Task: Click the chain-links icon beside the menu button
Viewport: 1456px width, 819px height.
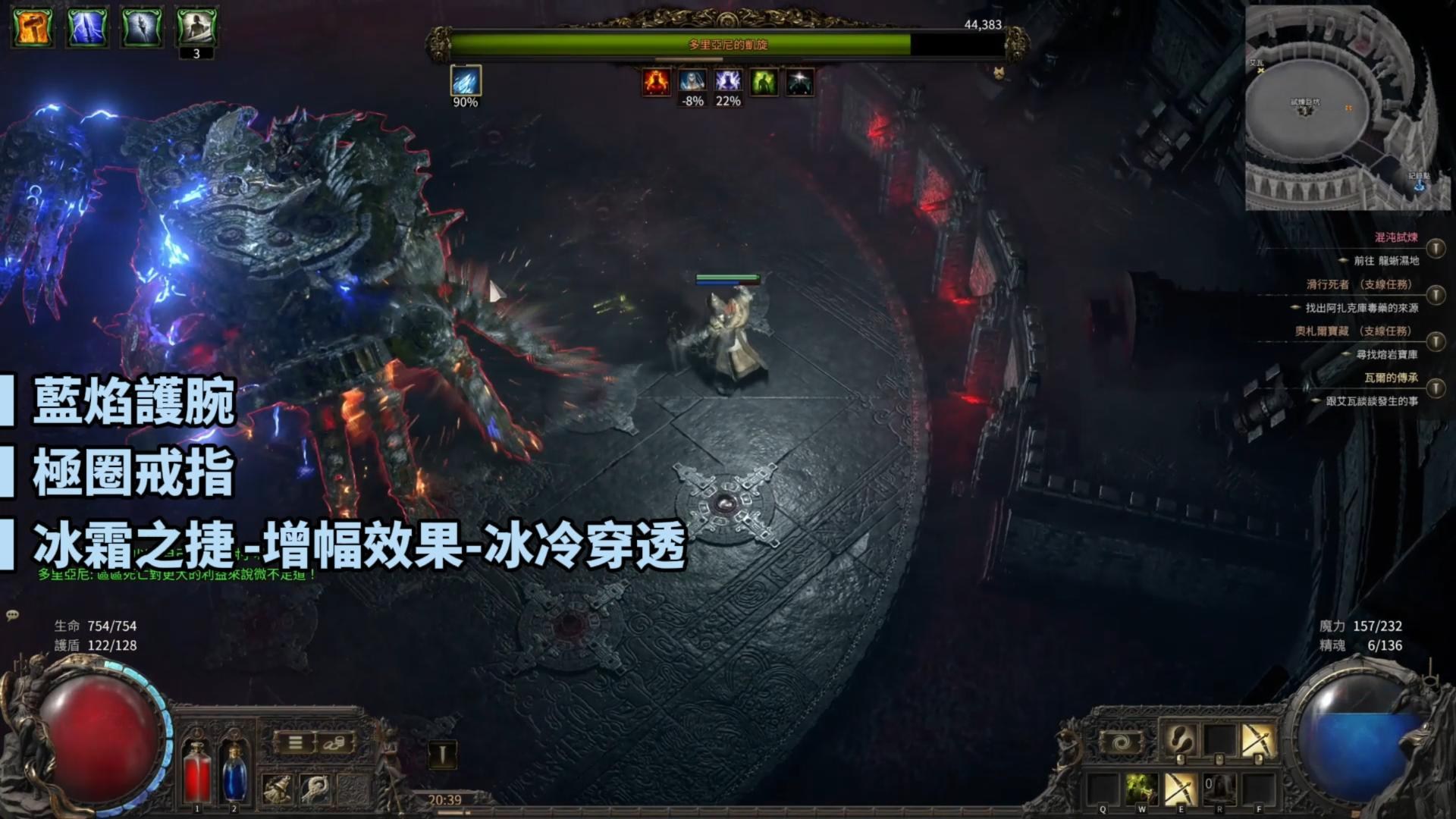Action: (x=334, y=743)
